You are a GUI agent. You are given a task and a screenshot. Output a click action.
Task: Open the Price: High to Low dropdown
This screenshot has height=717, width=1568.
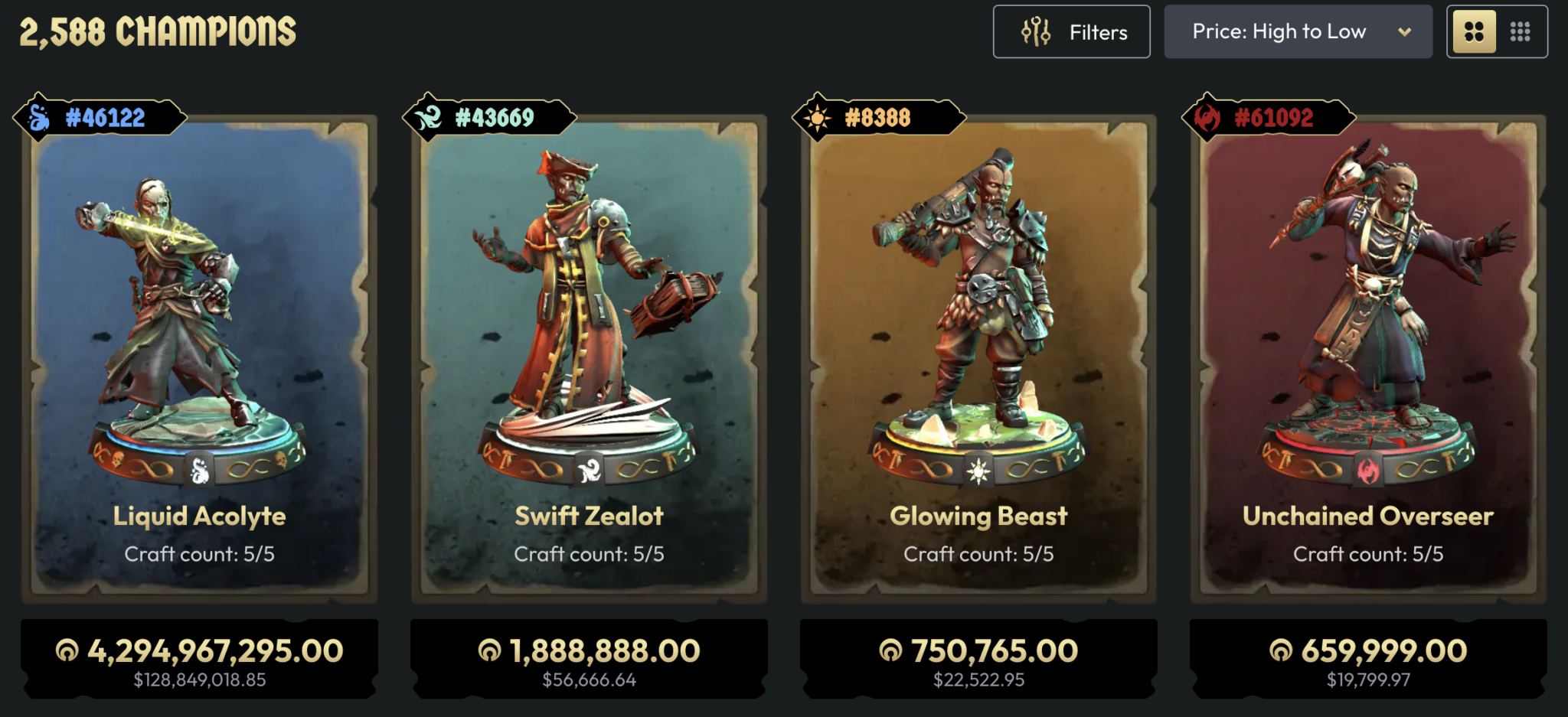click(x=1298, y=32)
